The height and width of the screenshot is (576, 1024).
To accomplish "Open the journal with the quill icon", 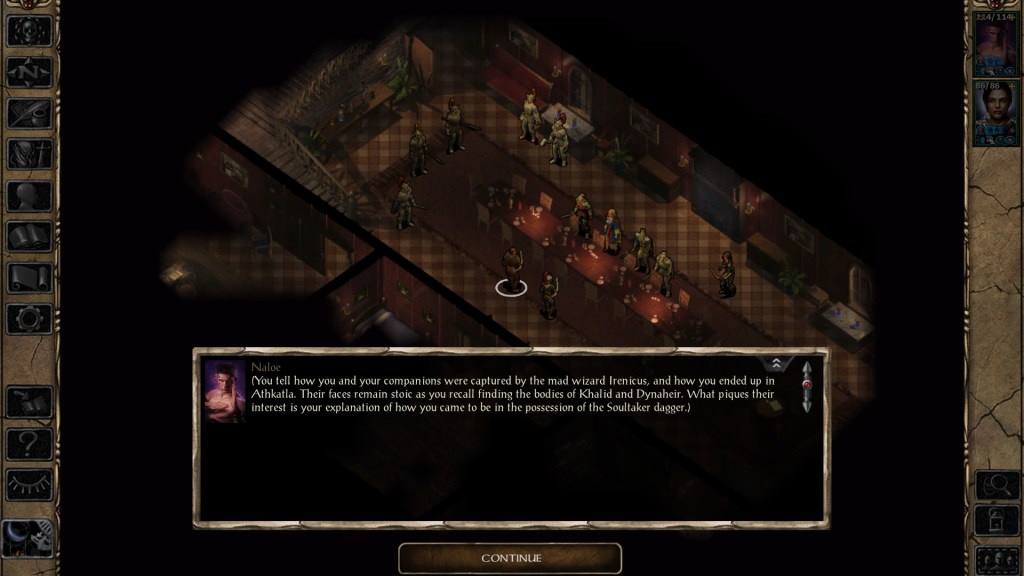I will 29,113.
